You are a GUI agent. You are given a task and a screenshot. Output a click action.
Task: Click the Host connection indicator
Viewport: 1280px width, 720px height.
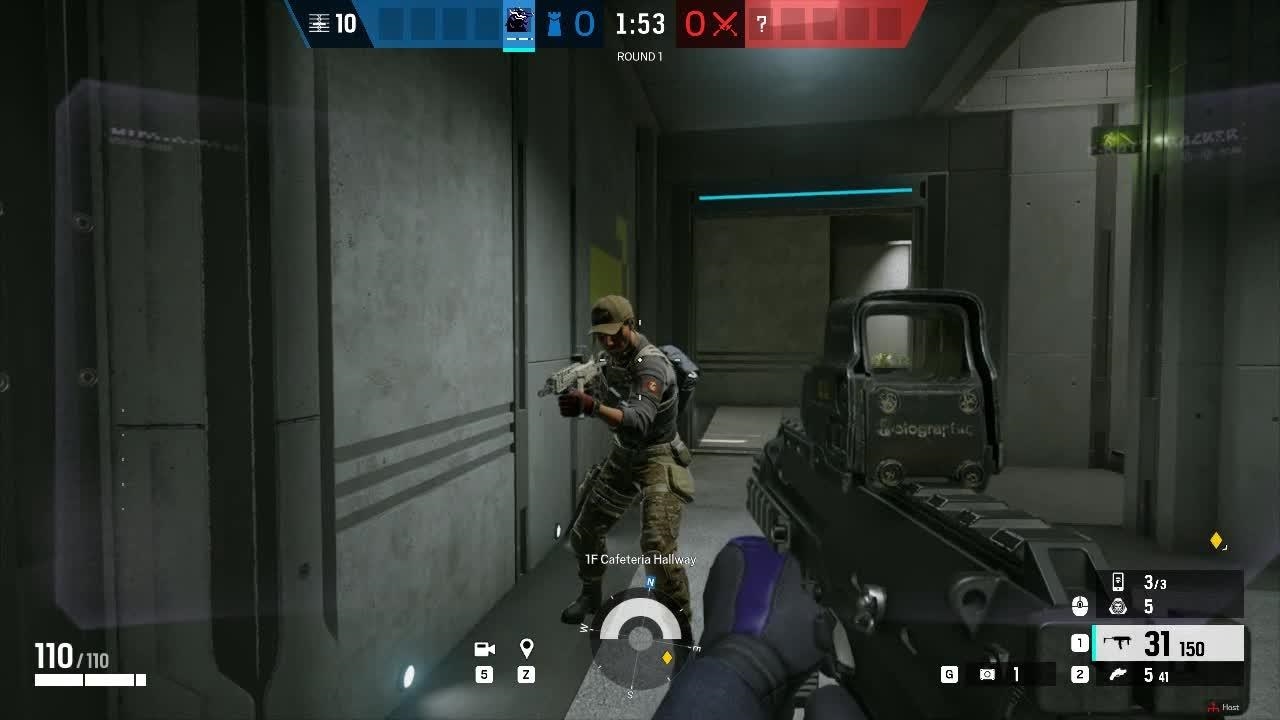[x=1223, y=707]
